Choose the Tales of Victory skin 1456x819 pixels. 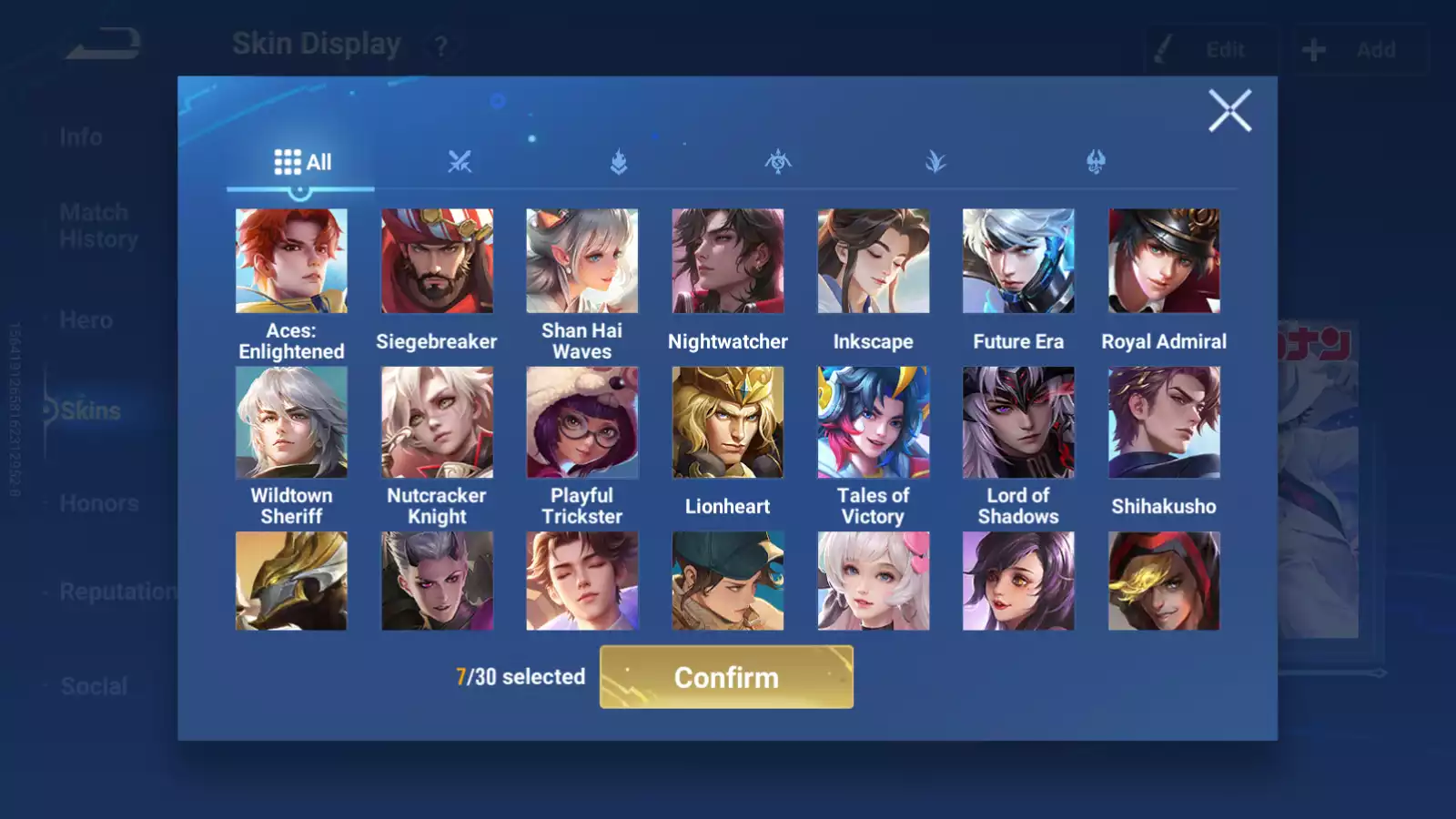873,422
